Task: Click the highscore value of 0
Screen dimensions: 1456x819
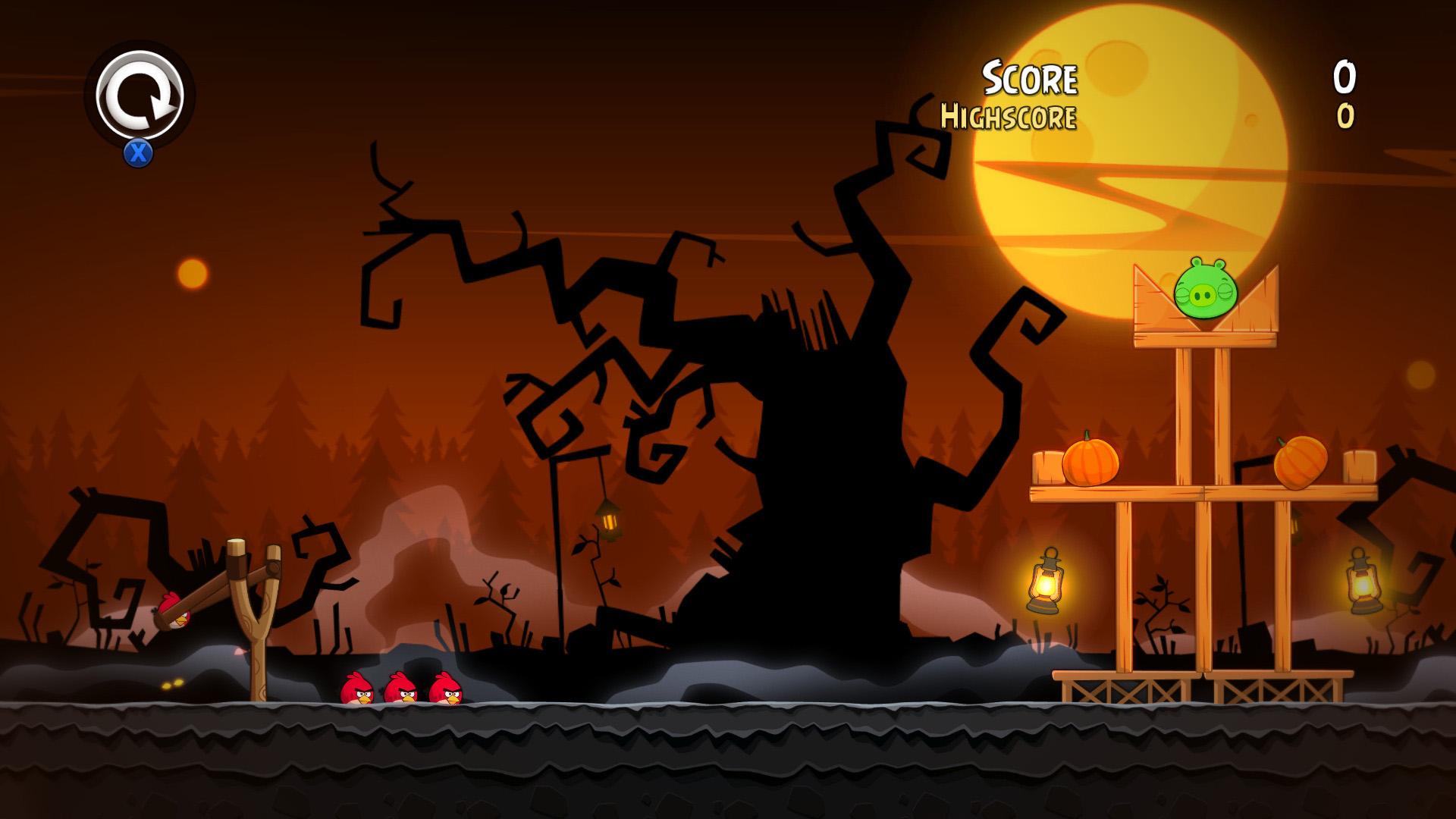Action: click(x=1346, y=115)
